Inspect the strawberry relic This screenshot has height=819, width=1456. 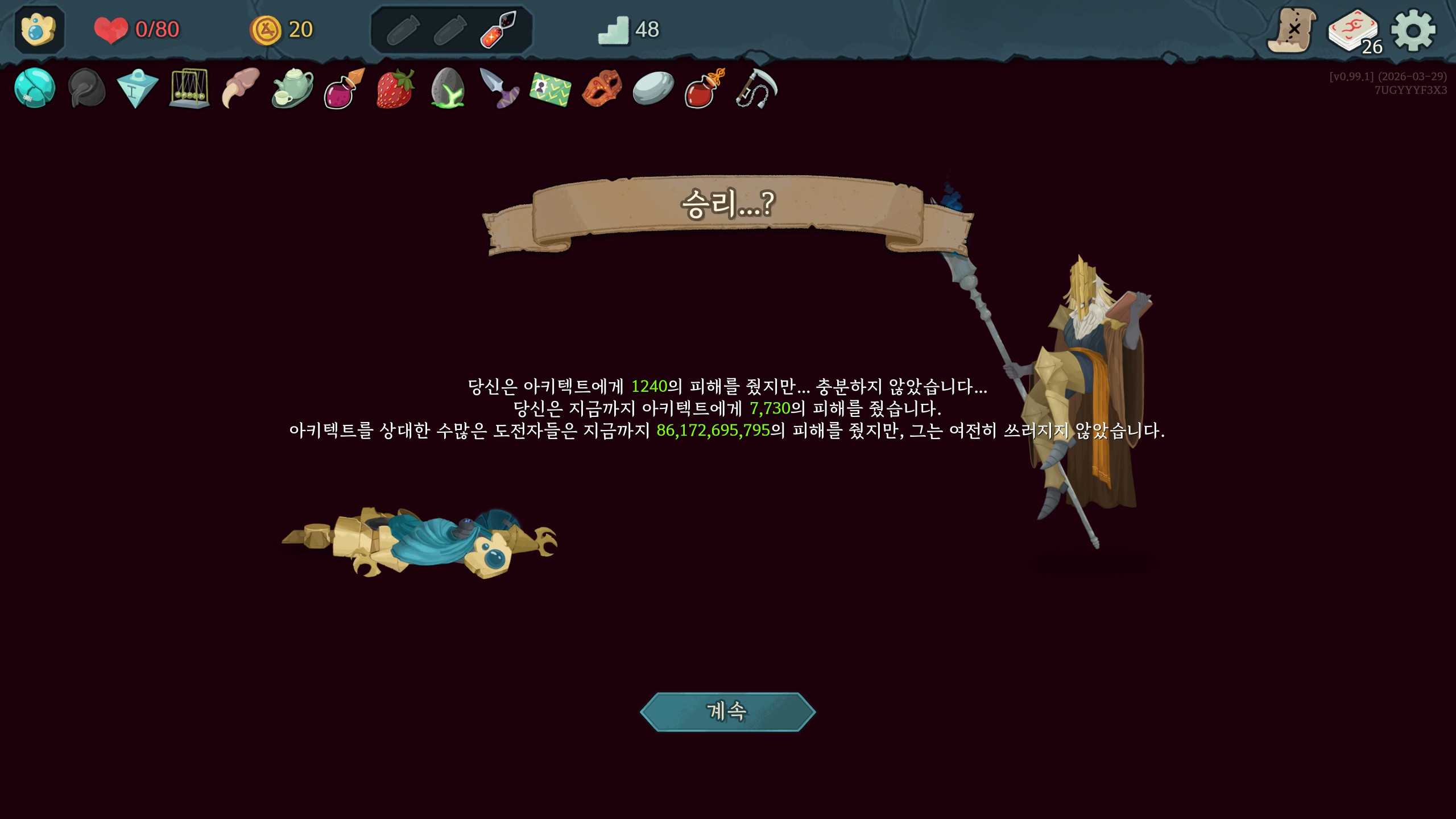[395, 89]
